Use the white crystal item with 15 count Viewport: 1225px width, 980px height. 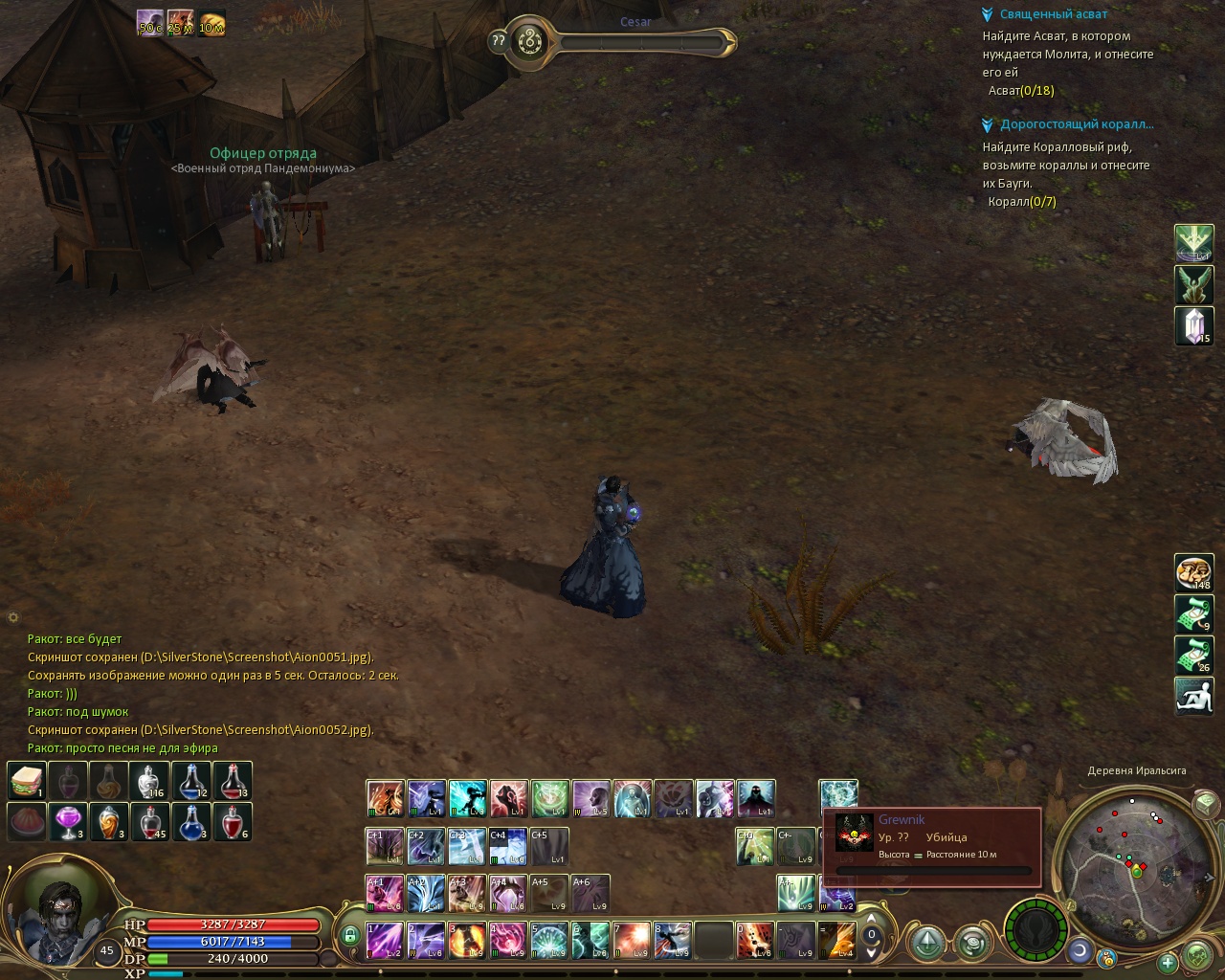pyautogui.click(x=1193, y=325)
